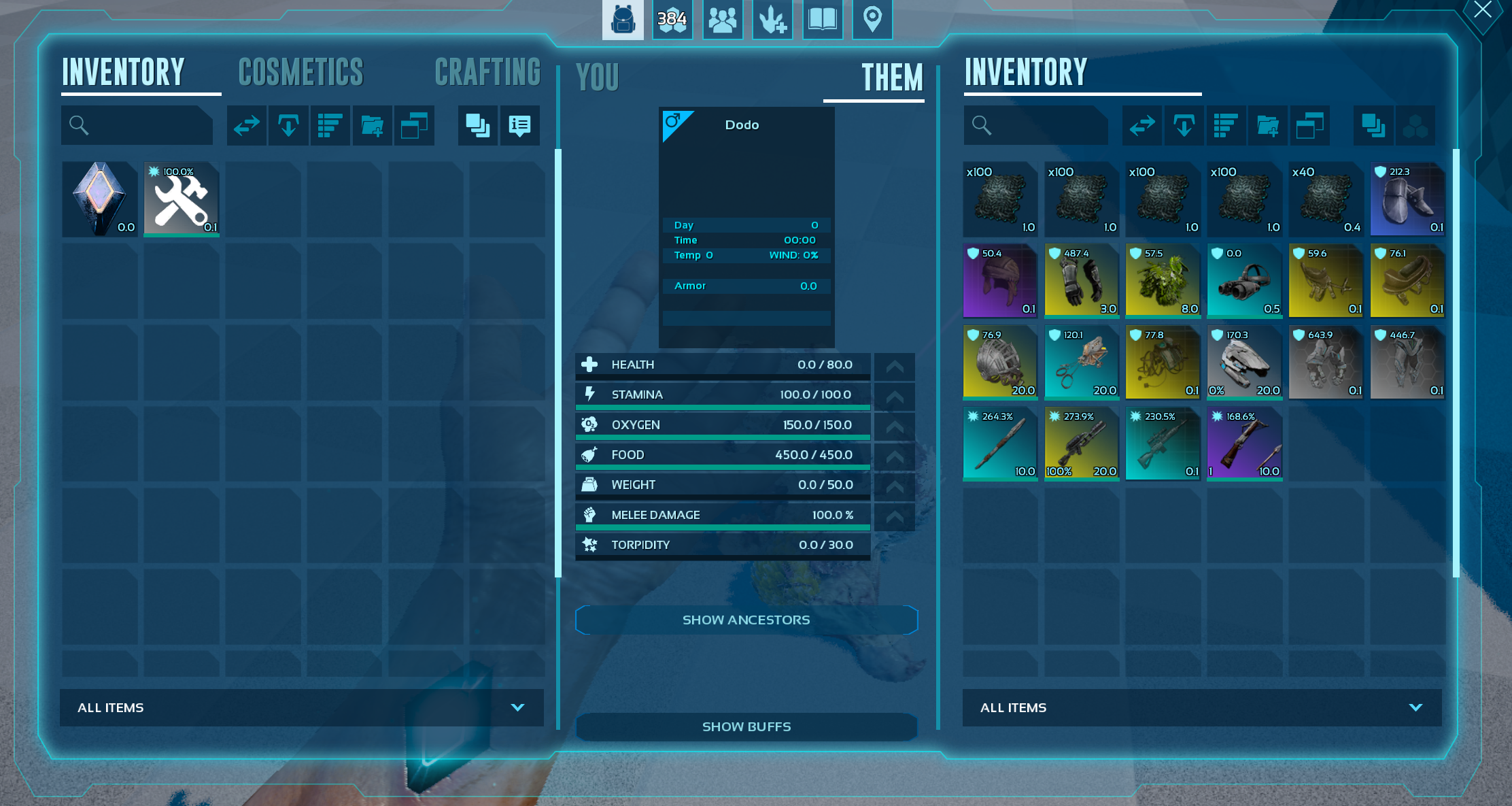Switch to the CRAFTING tab
Image resolution: width=1512 pixels, height=806 pixels.
tap(488, 71)
